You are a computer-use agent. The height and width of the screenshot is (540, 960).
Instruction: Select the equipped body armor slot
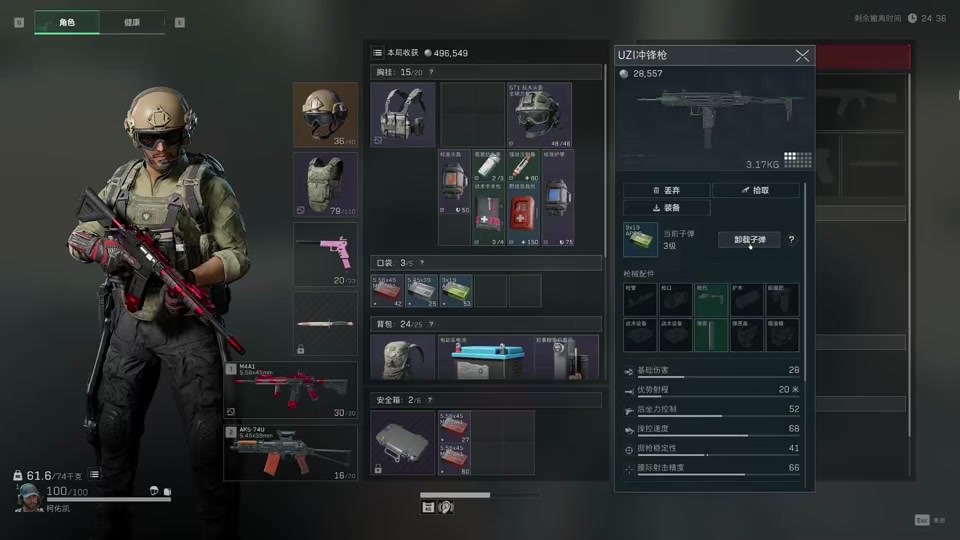pyautogui.click(x=325, y=184)
